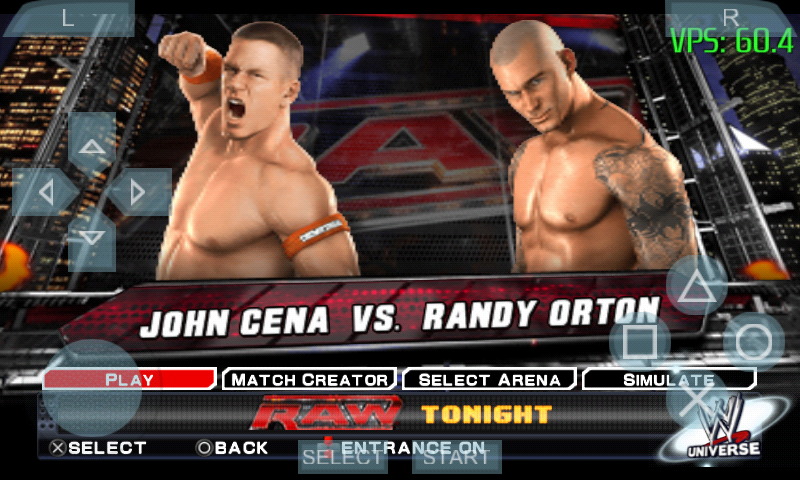Screen dimensions: 800x480
Task: Open the Match Creator
Action: 307,379
